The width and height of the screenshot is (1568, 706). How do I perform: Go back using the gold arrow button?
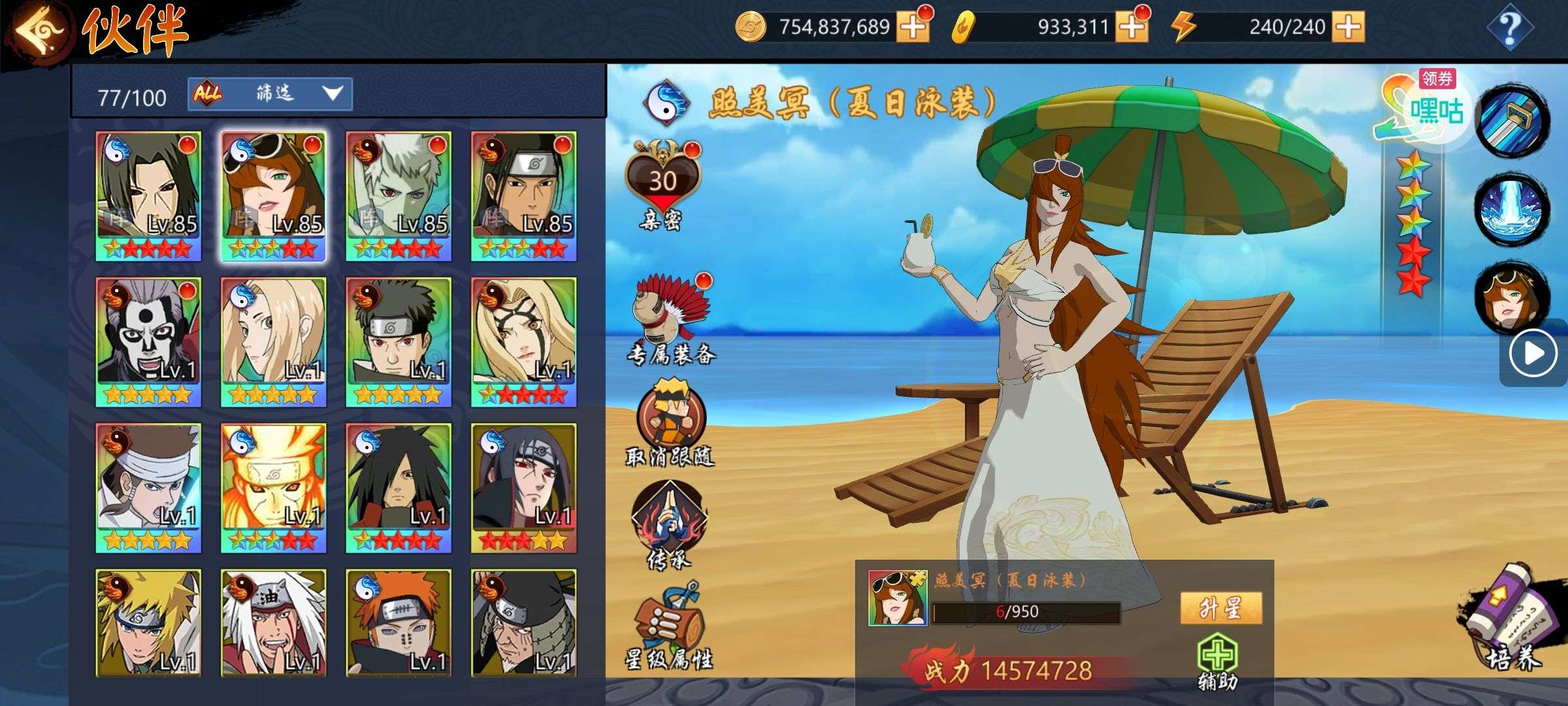[41, 29]
